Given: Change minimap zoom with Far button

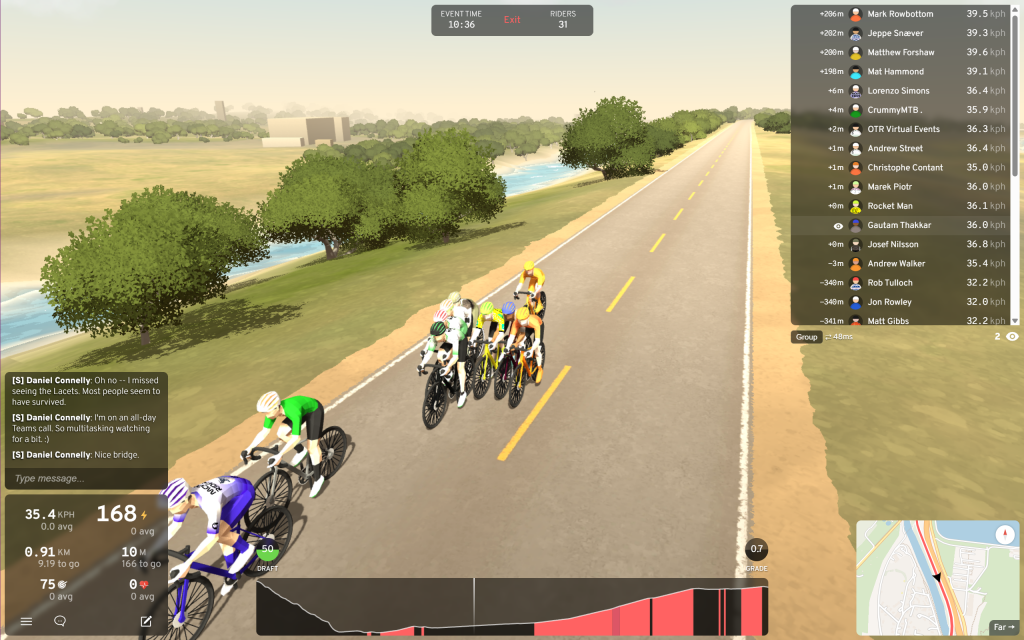Looking at the screenshot, I should click(x=1003, y=627).
